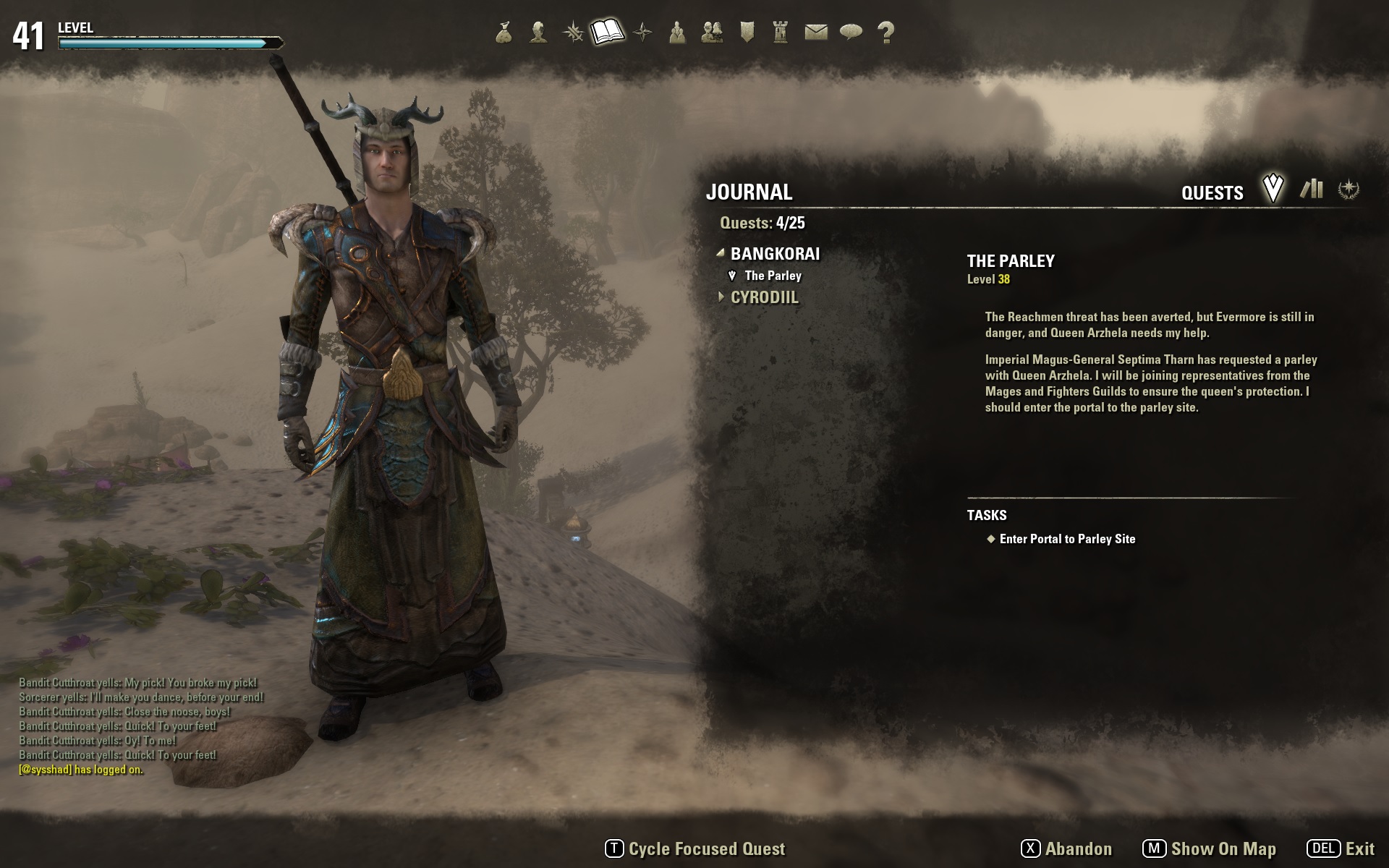
Task: Open the question-mark help menu
Action: click(885, 33)
